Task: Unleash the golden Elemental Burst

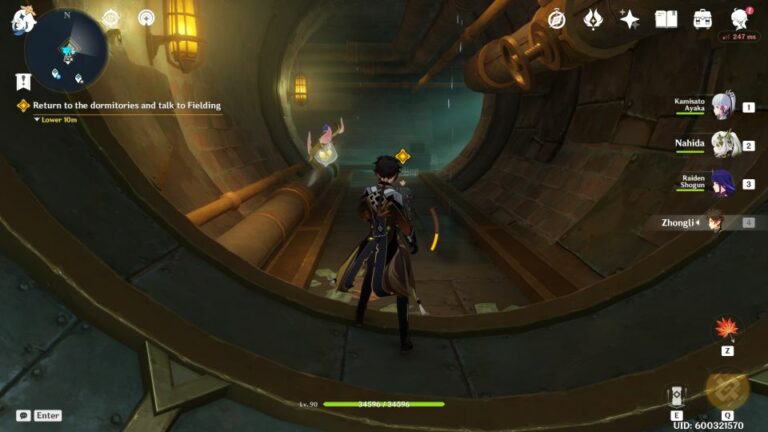Action: click(726, 390)
